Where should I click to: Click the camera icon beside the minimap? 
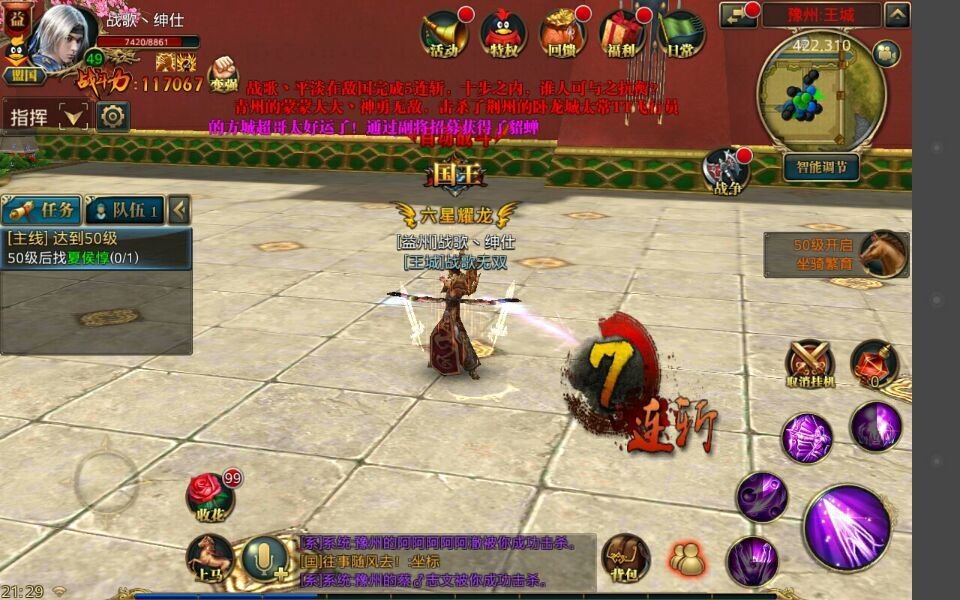pos(885,54)
